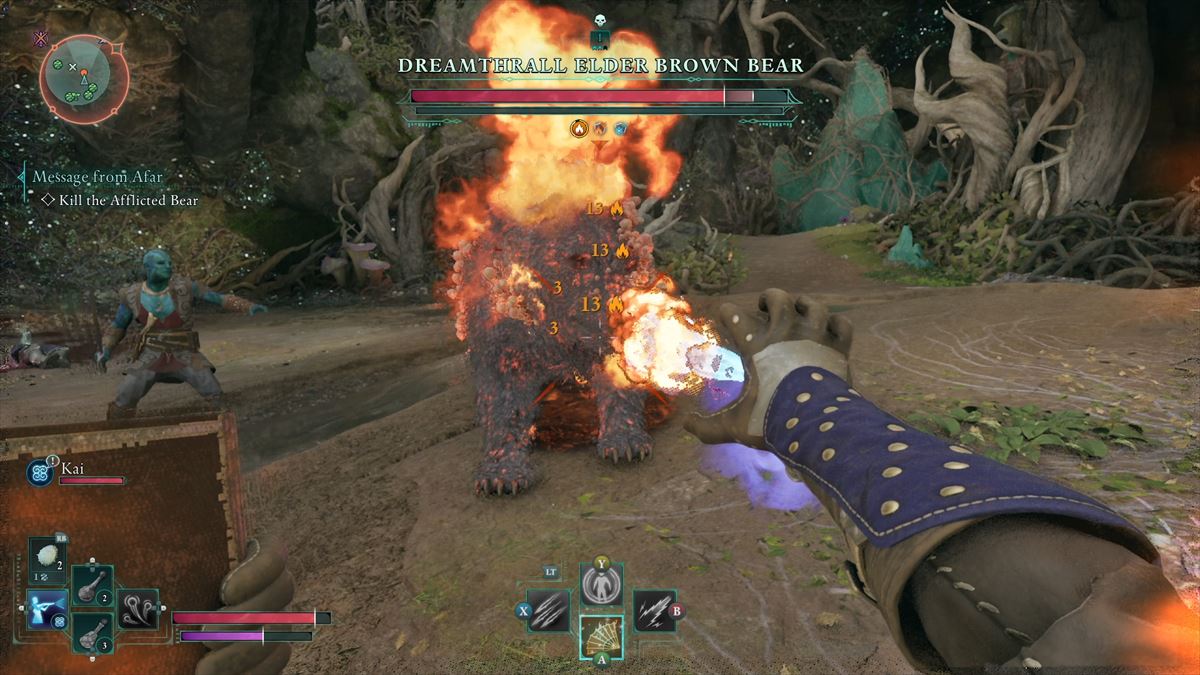Screen dimensions: 1200x675
Task: Use the golden fan ability icon
Action: pyautogui.click(x=601, y=636)
